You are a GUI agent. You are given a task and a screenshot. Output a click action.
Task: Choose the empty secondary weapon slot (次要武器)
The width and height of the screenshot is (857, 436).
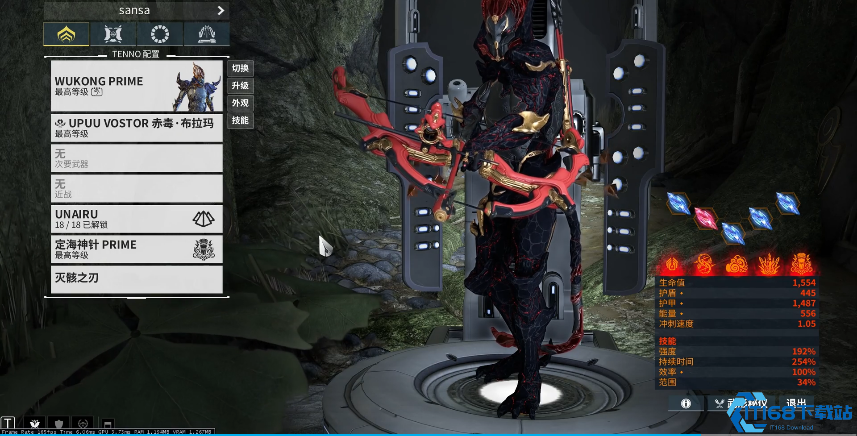click(135, 158)
